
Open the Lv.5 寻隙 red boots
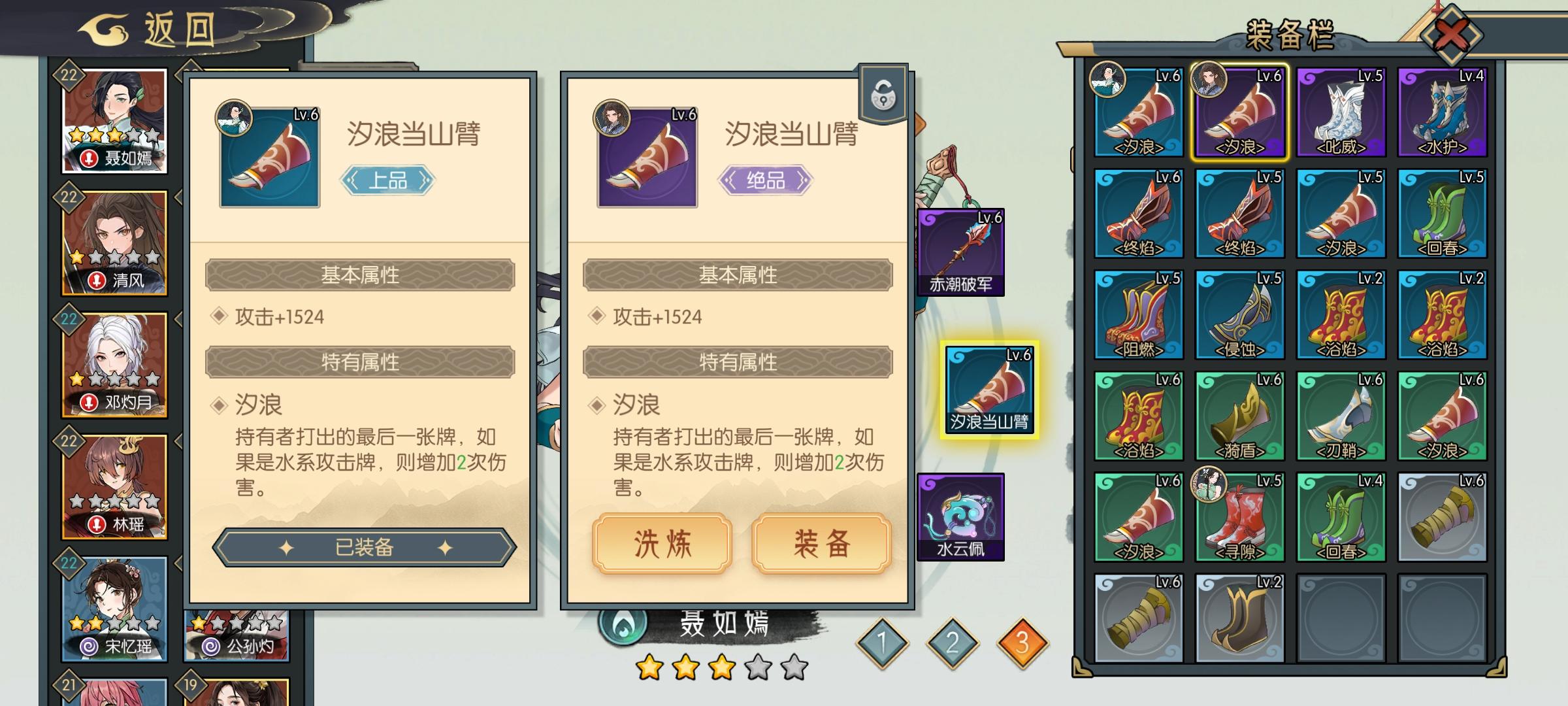[x=1241, y=516]
